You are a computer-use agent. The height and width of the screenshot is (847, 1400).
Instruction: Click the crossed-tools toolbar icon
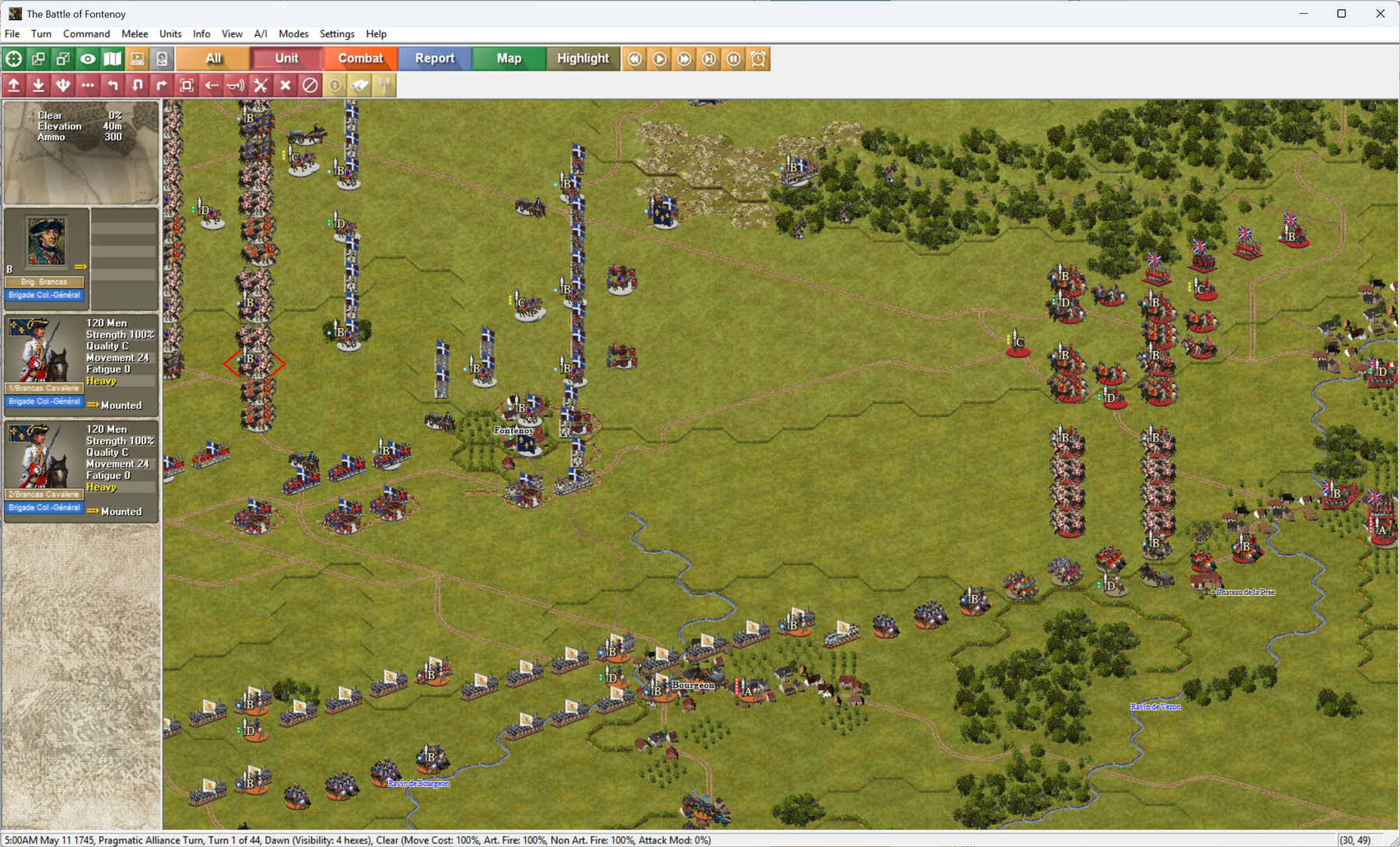pyautogui.click(x=261, y=86)
